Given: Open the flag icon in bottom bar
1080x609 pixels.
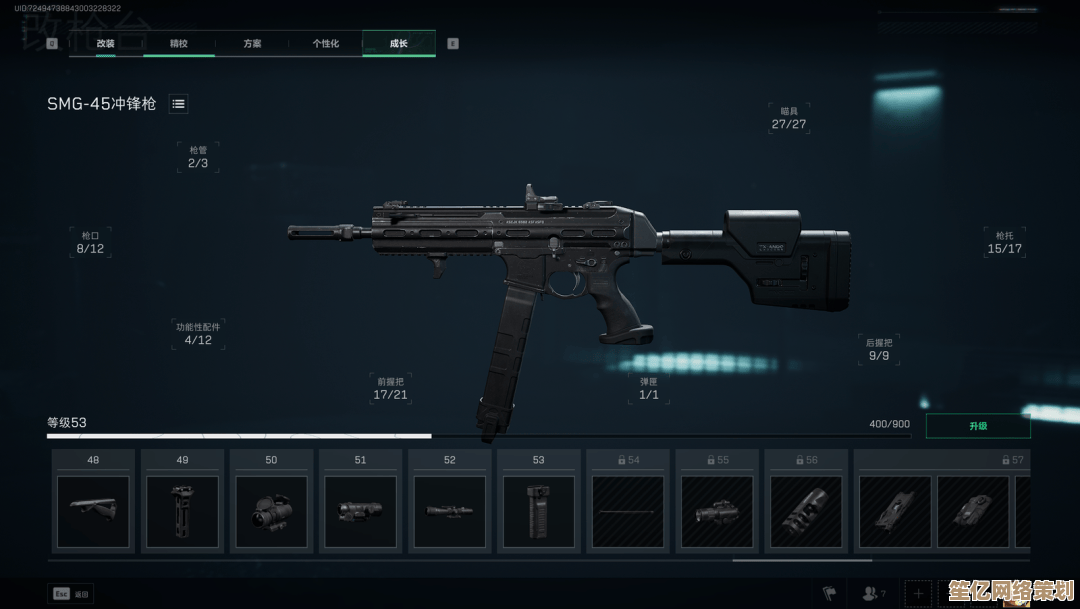Looking at the screenshot, I should click(x=828, y=592).
